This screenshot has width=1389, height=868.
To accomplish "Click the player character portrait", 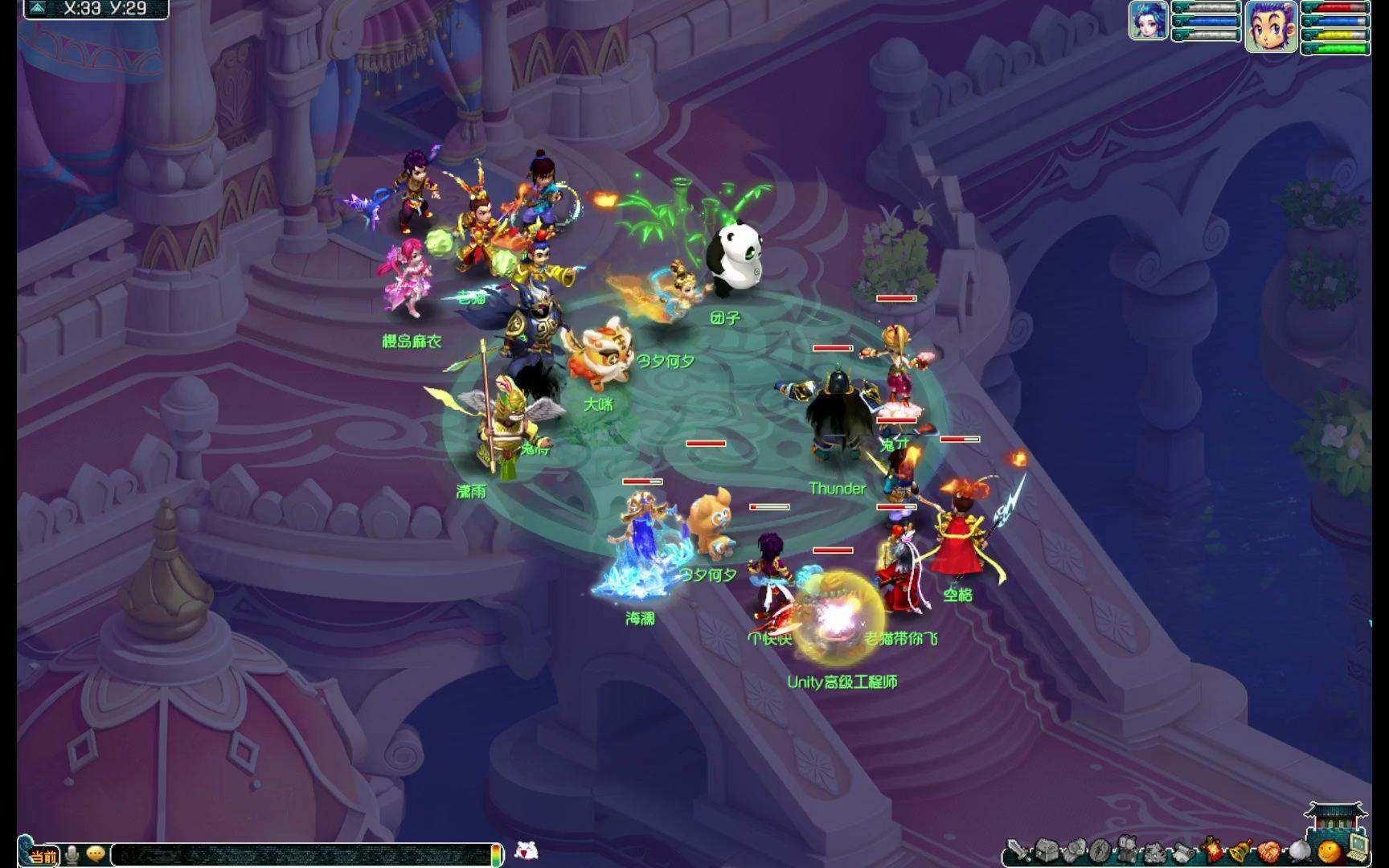I will [x=1271, y=27].
